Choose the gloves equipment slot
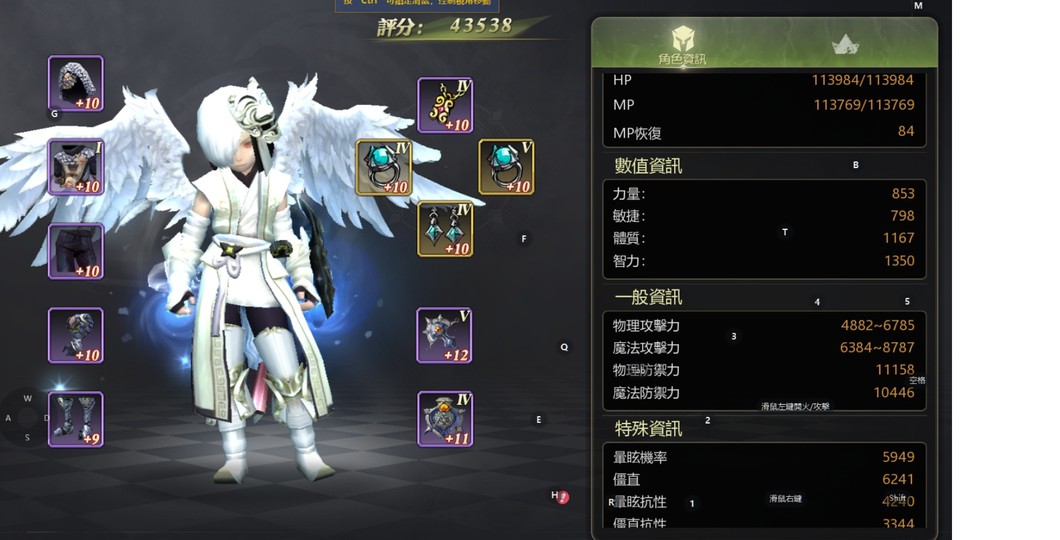The width and height of the screenshot is (1060, 540). pos(76,335)
